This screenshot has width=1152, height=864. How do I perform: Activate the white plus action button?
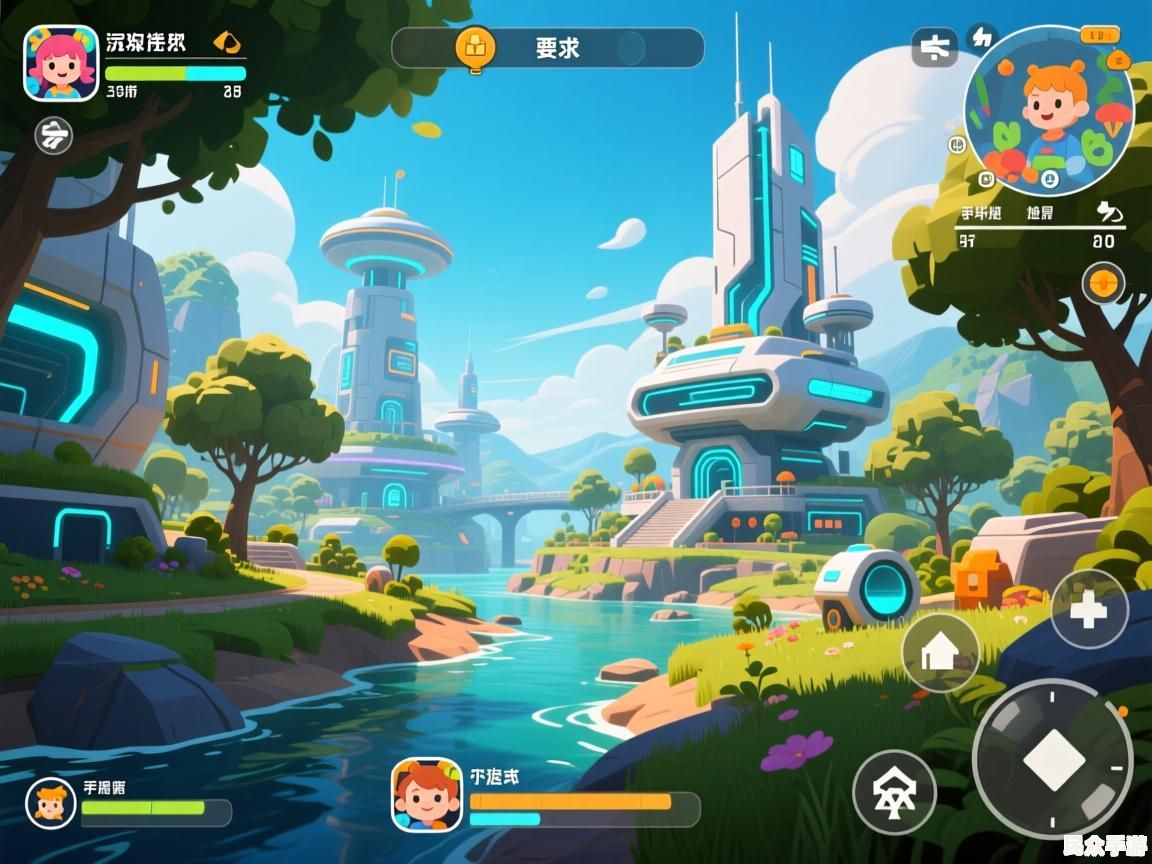point(1089,609)
